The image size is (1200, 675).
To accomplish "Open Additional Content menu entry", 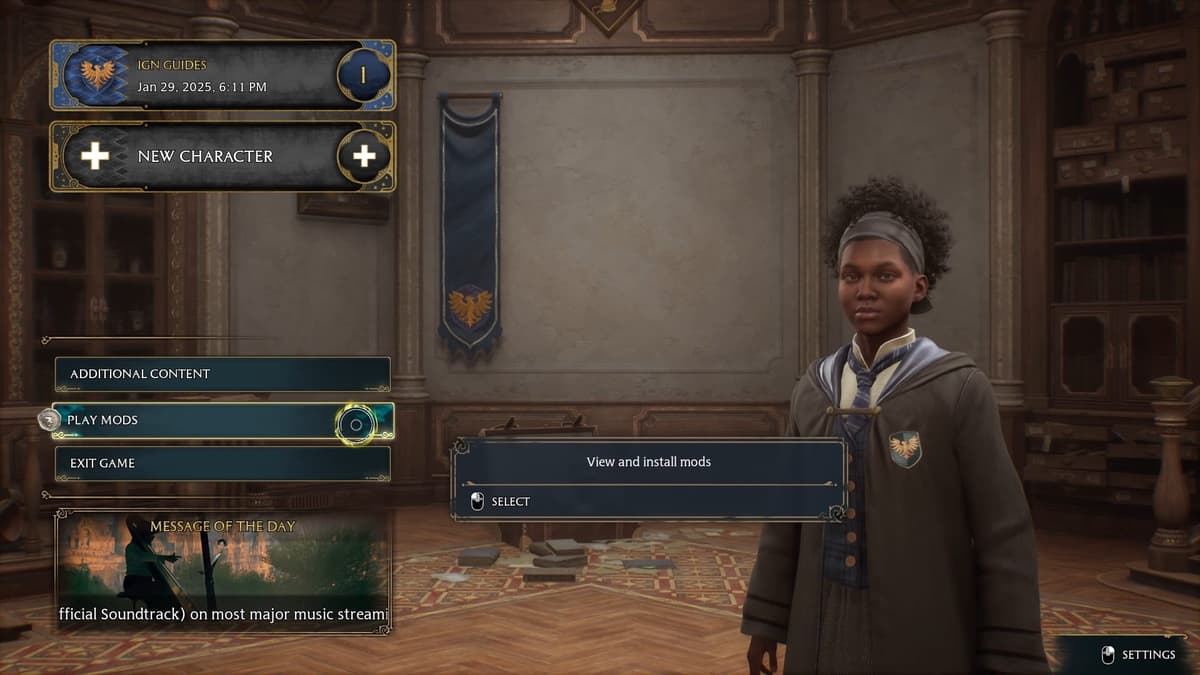I will point(222,374).
